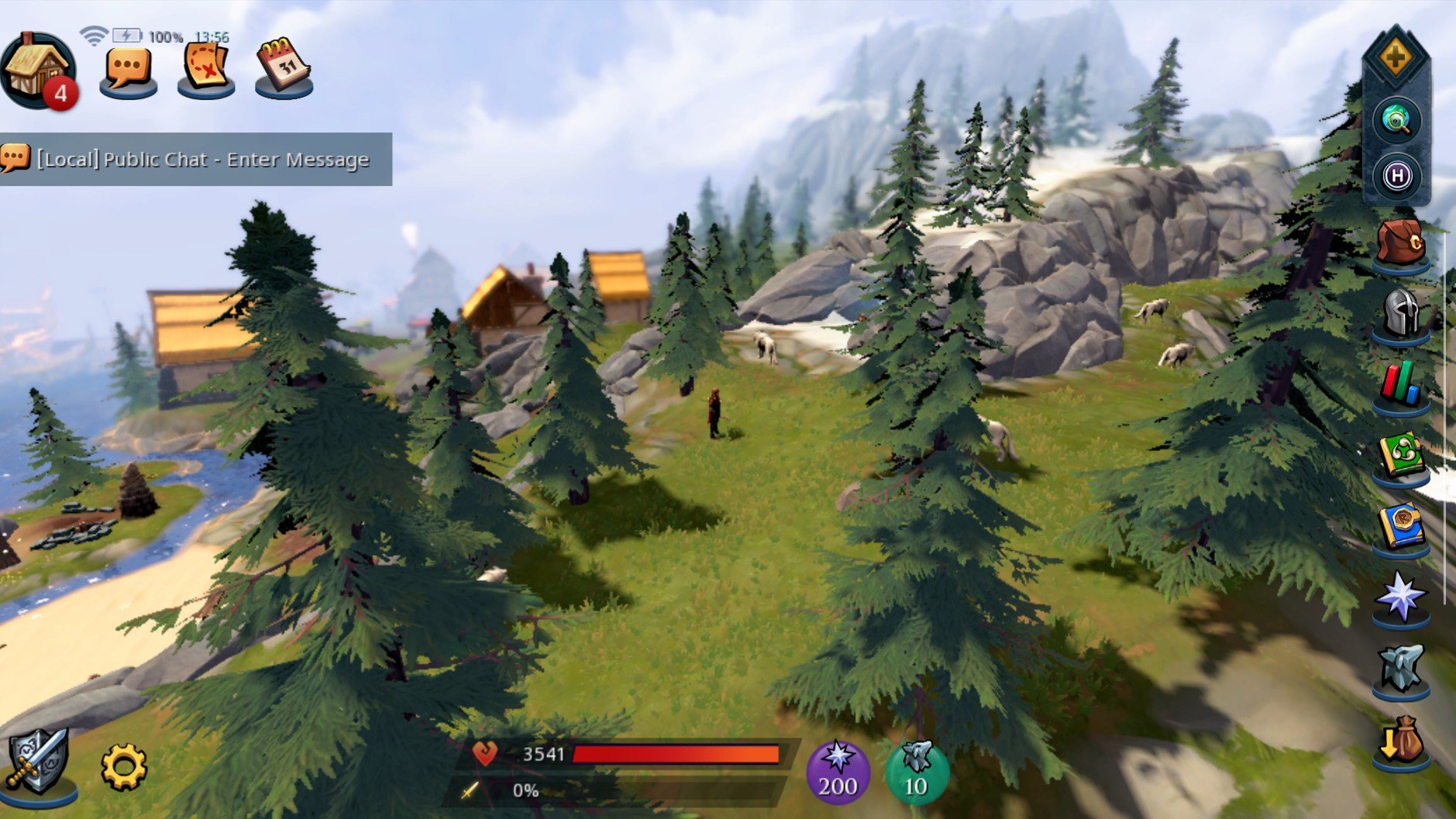Open the bar chart skills icon
The width and height of the screenshot is (1456, 819).
tap(1400, 385)
